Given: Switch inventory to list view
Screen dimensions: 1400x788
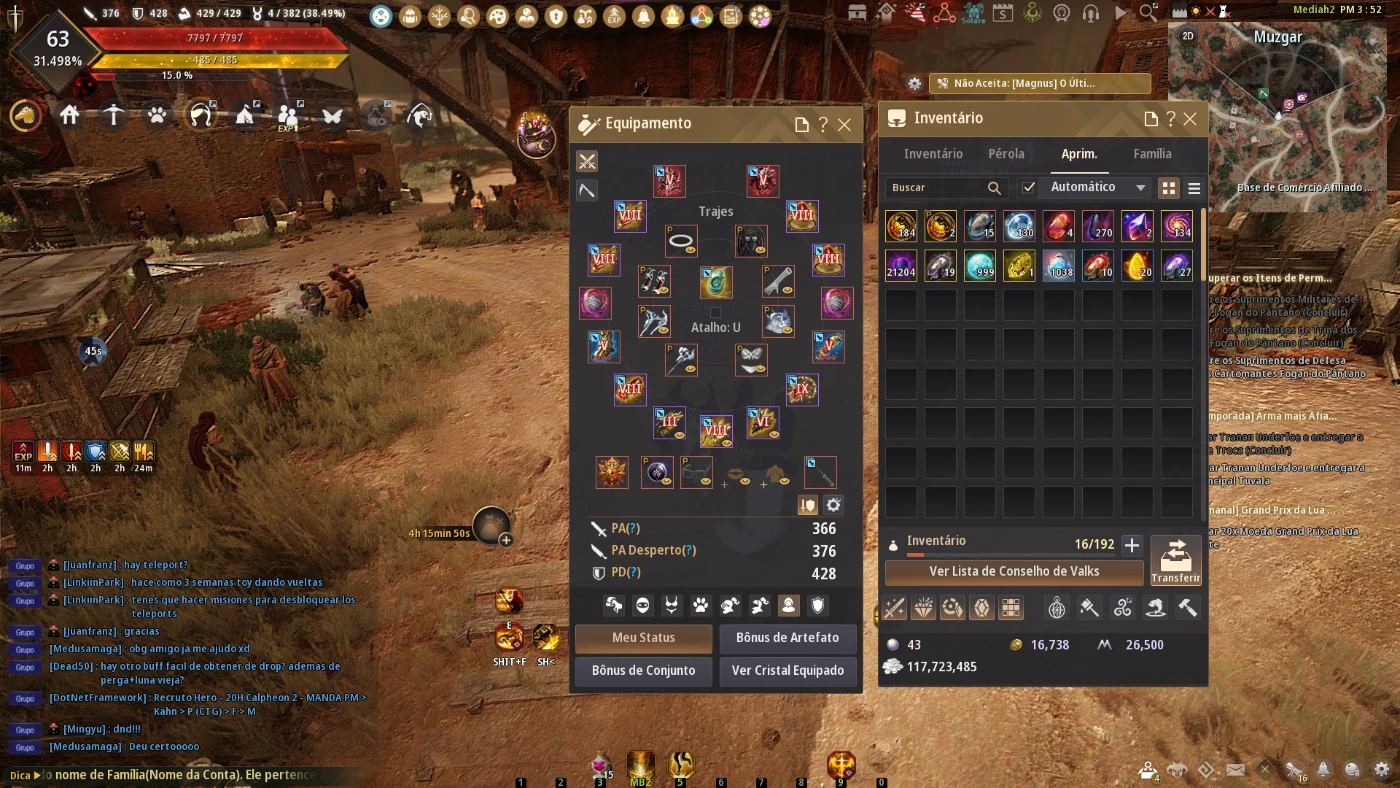Looking at the screenshot, I should 1193,188.
